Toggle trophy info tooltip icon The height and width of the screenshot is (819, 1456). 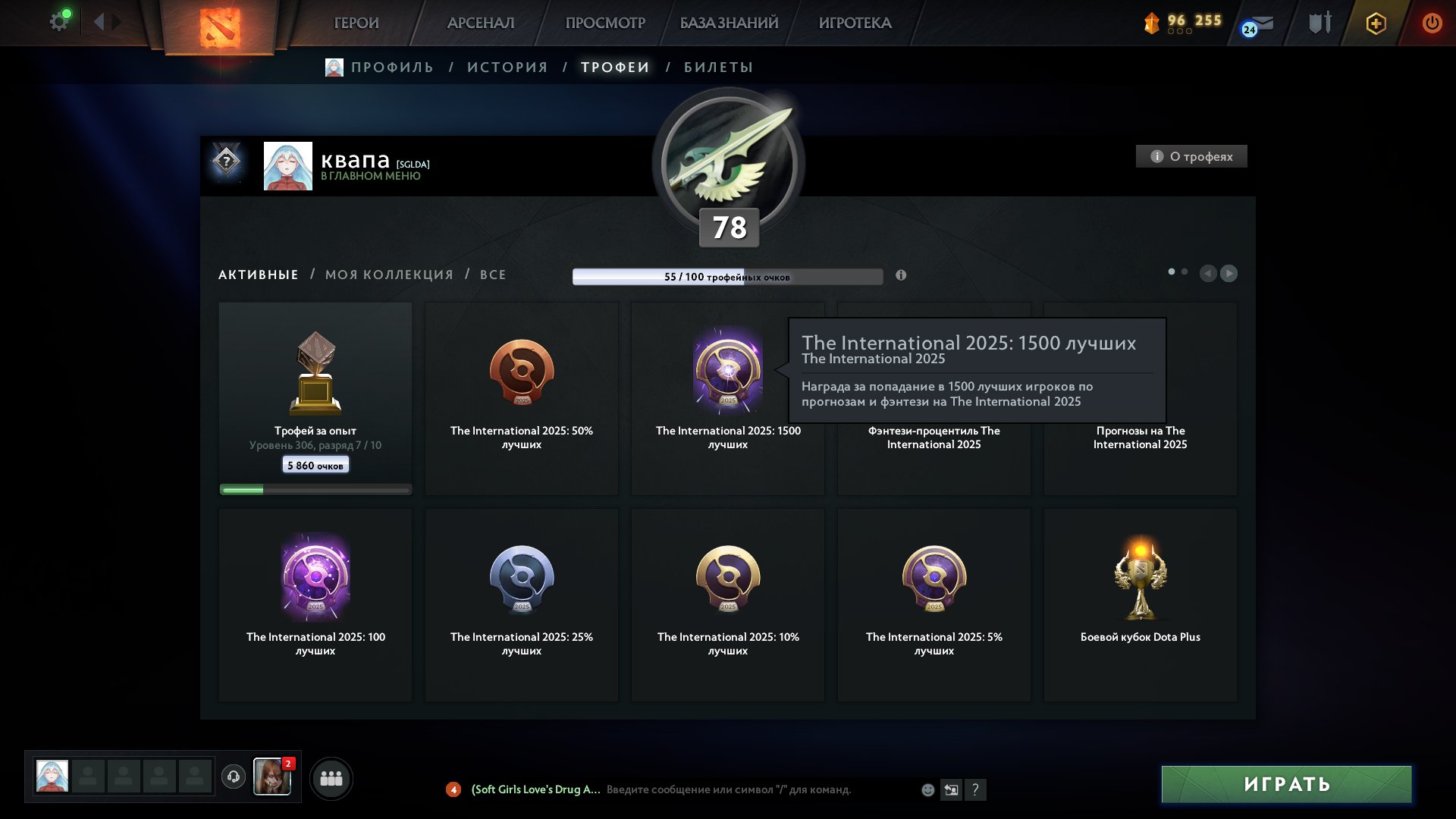(902, 276)
